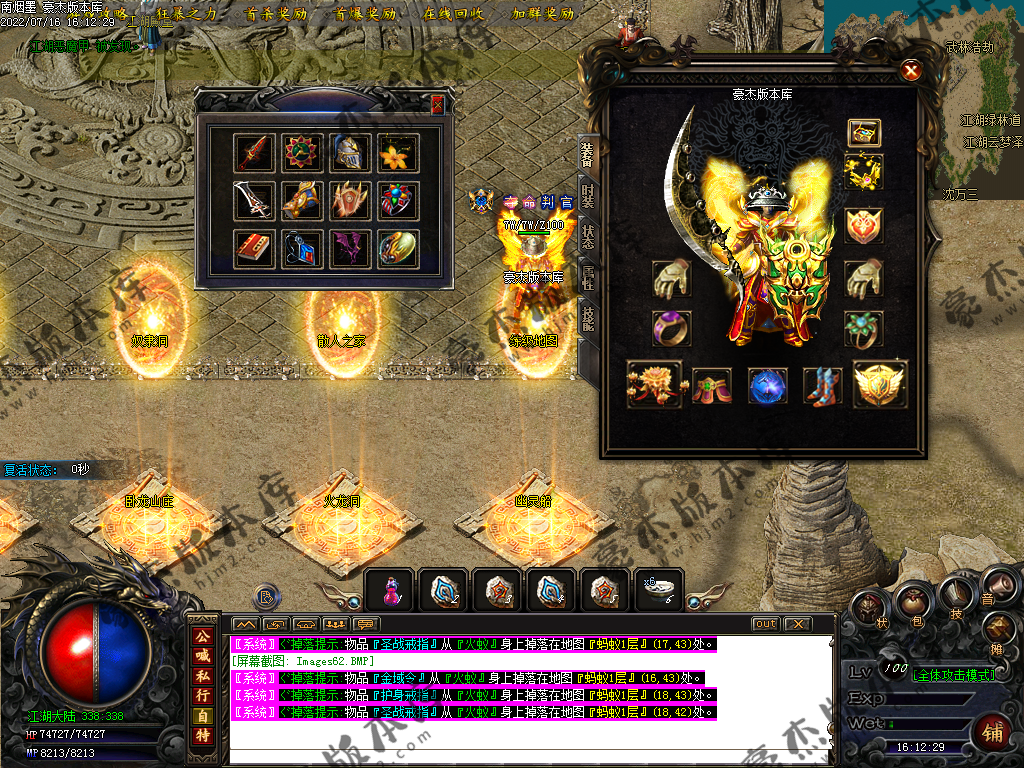1024x768 pixels.
Task: Select the boots equipment slot
Action: (x=823, y=386)
